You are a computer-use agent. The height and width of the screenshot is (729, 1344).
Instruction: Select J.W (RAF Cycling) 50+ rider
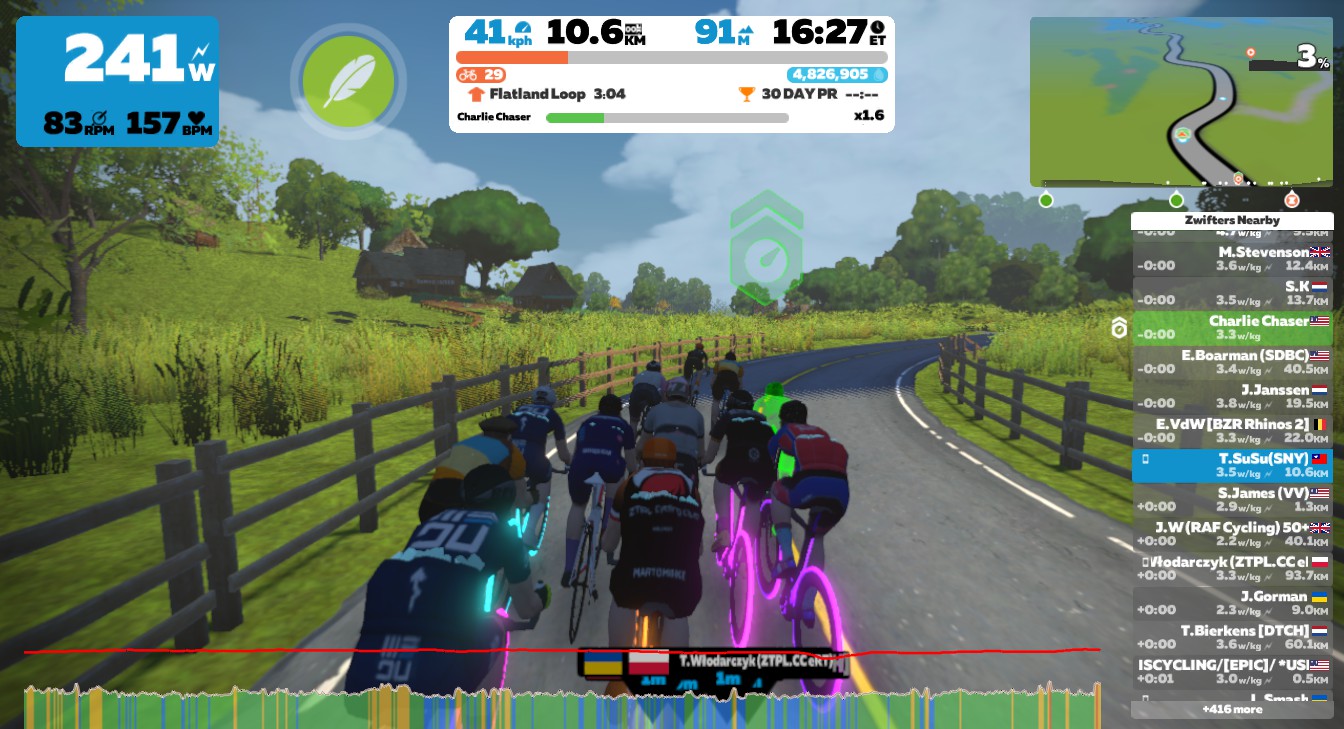coord(1232,534)
